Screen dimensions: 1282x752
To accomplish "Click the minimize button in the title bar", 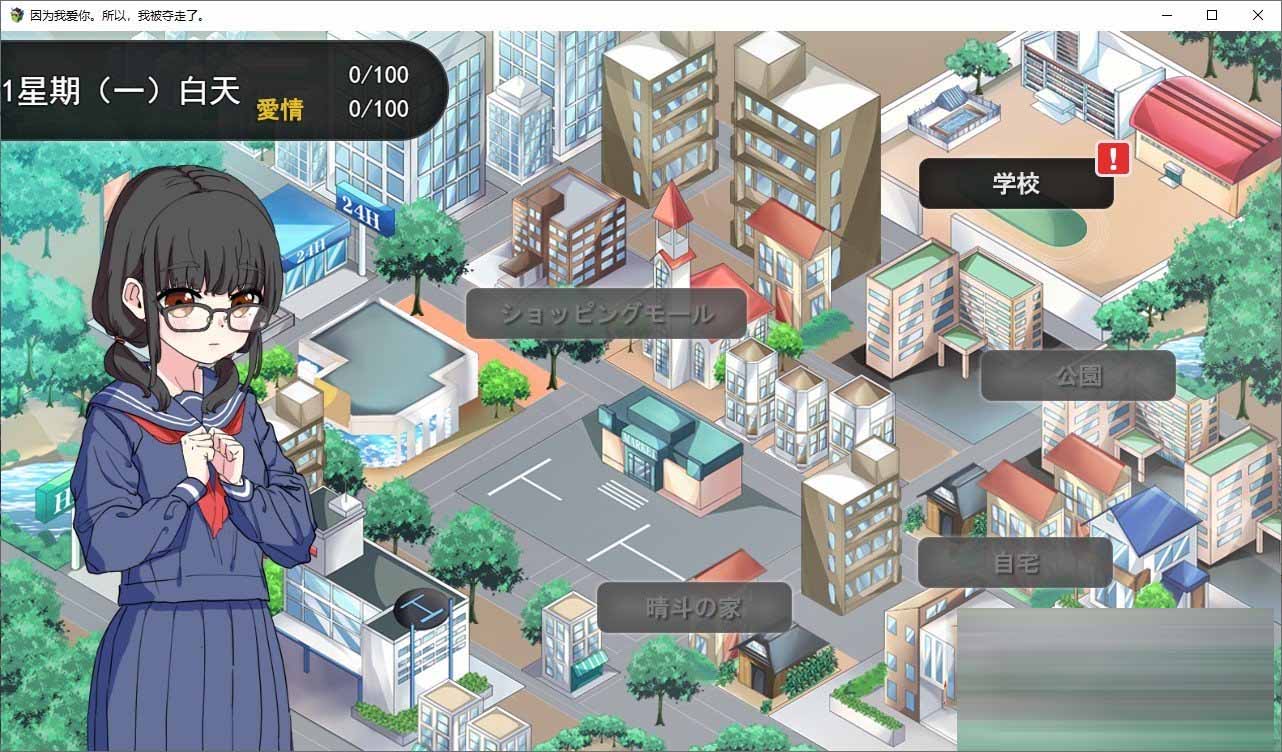I will click(x=1166, y=15).
